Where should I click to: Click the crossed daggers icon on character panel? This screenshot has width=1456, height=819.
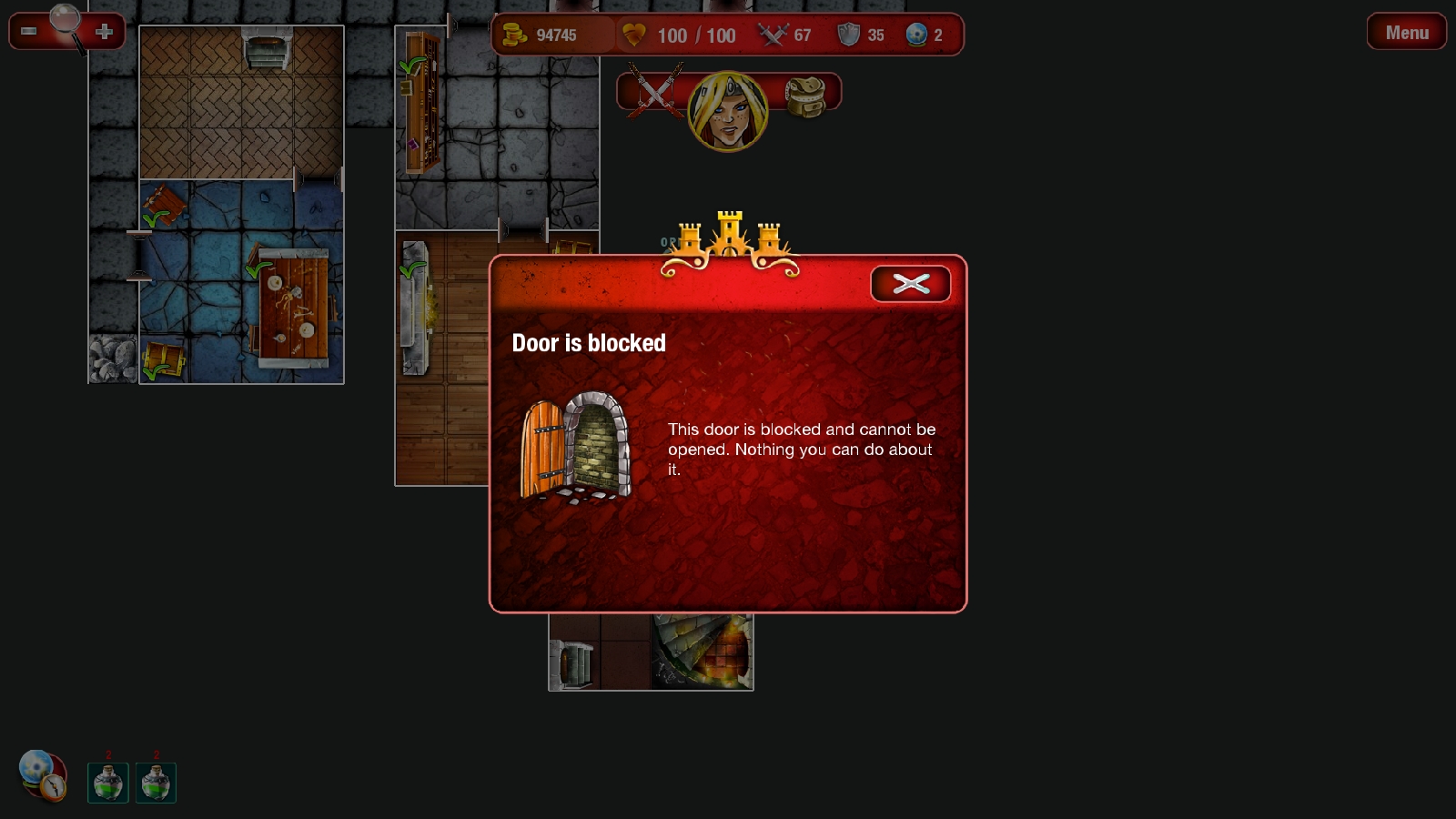(x=654, y=92)
